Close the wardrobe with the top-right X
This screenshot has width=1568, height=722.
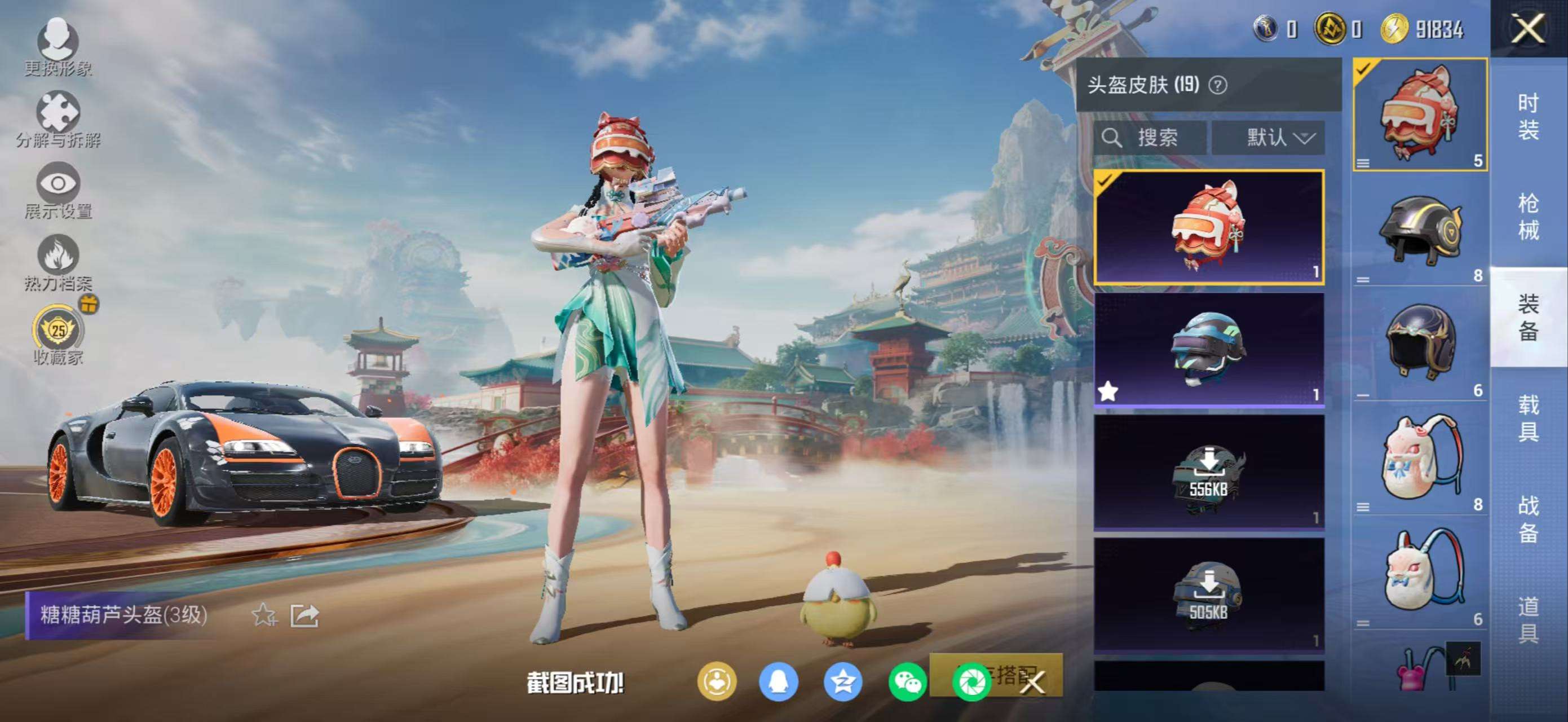pyautogui.click(x=1528, y=29)
